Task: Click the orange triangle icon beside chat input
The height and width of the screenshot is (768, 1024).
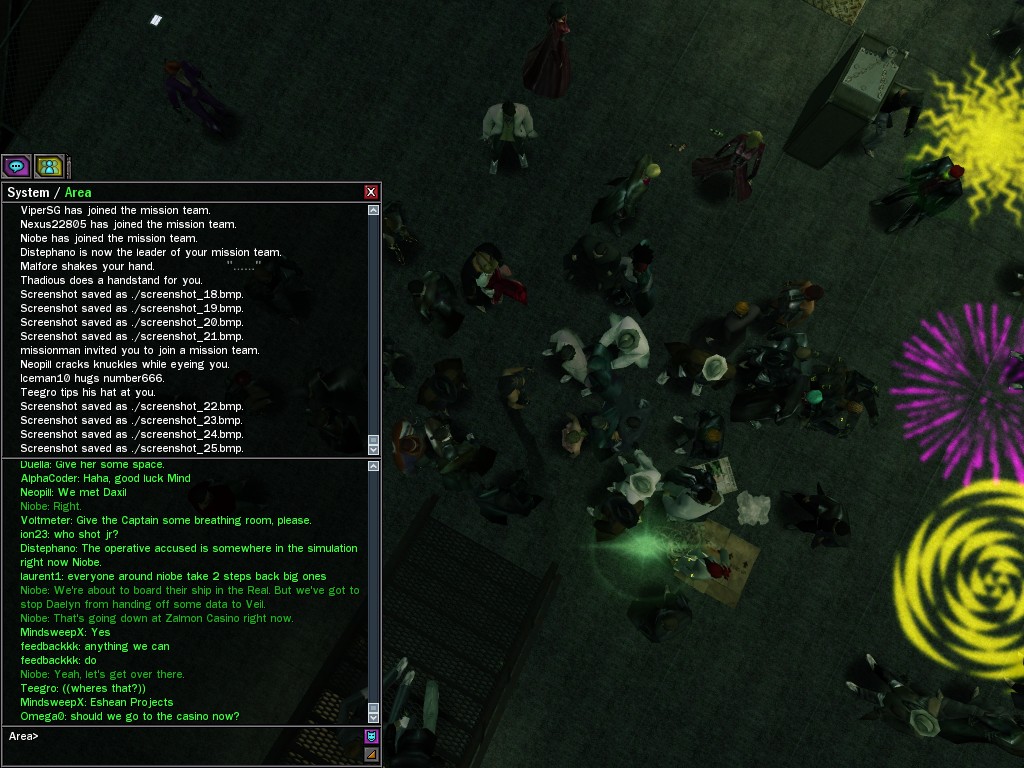Action: [371, 754]
